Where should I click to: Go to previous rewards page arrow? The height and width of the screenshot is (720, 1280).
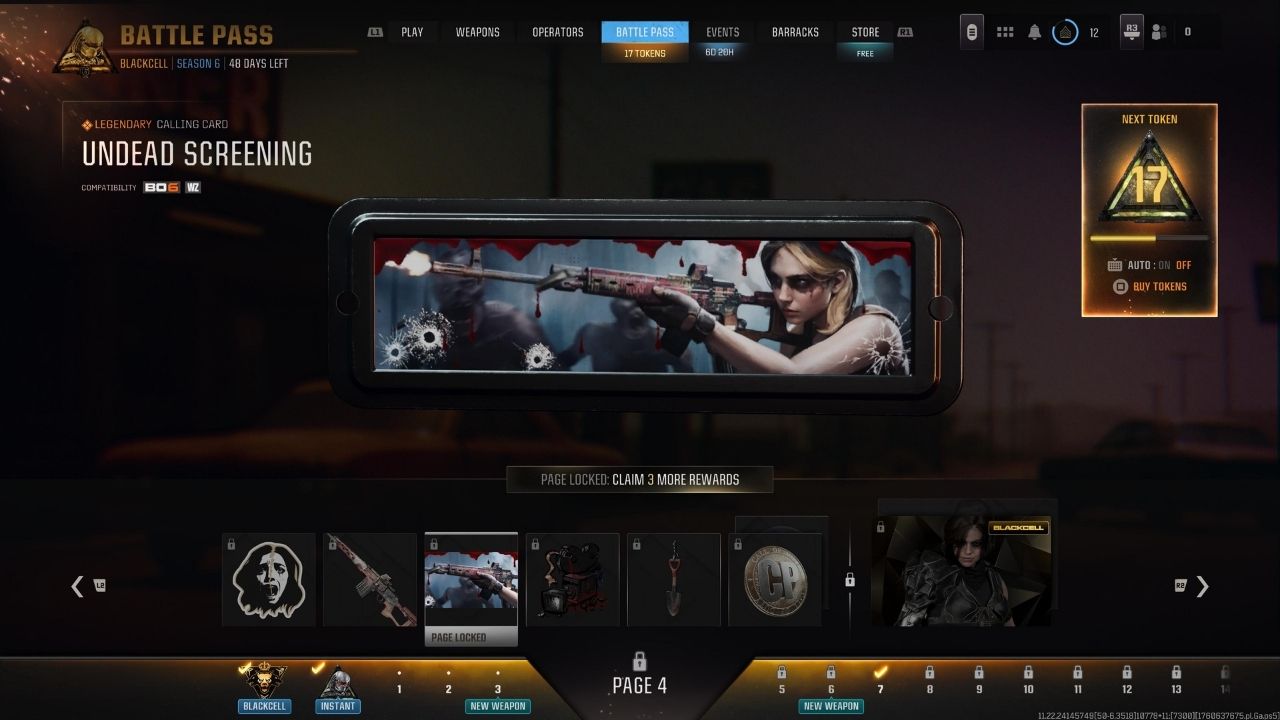(x=78, y=586)
